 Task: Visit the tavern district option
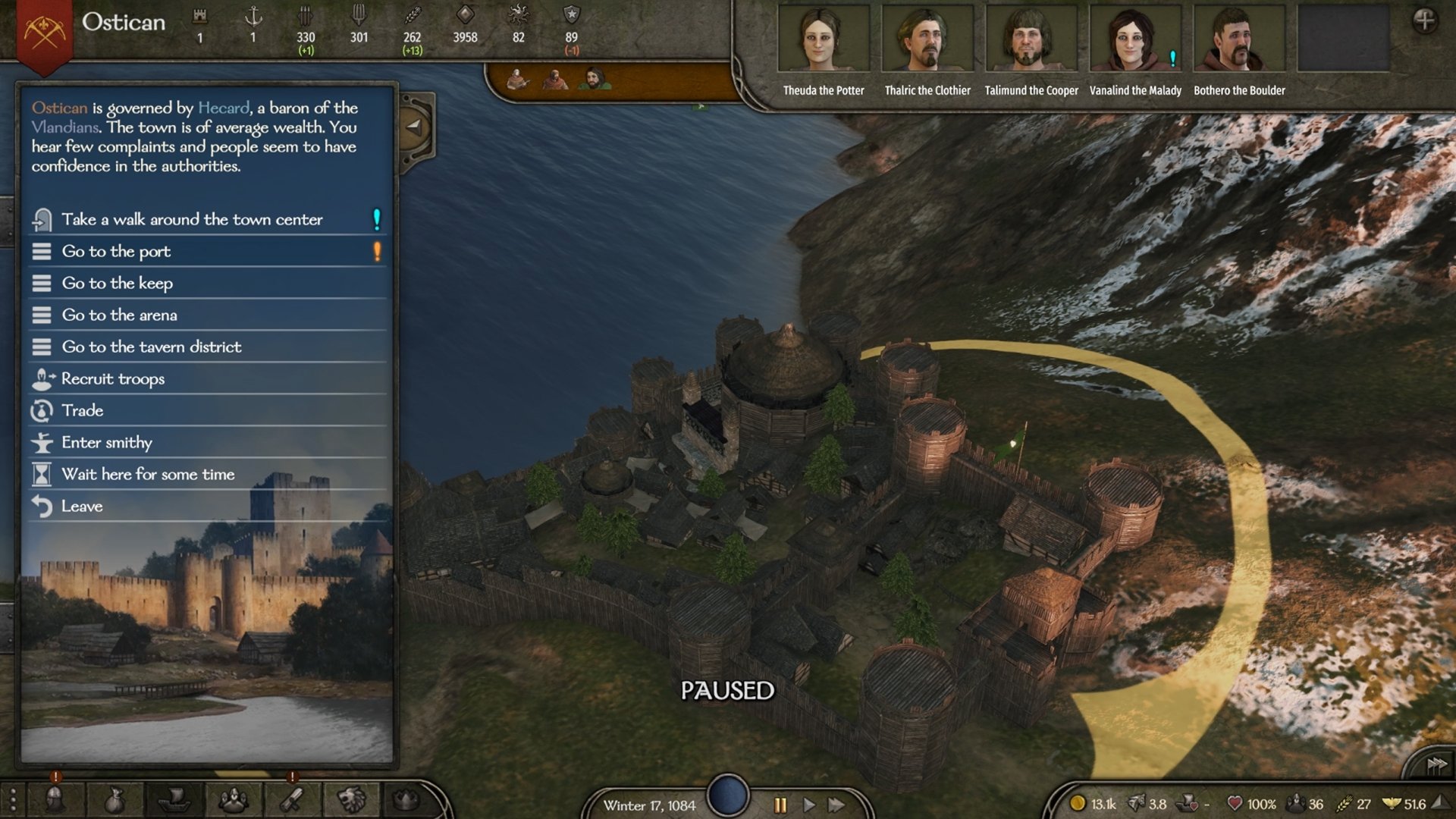[152, 347]
